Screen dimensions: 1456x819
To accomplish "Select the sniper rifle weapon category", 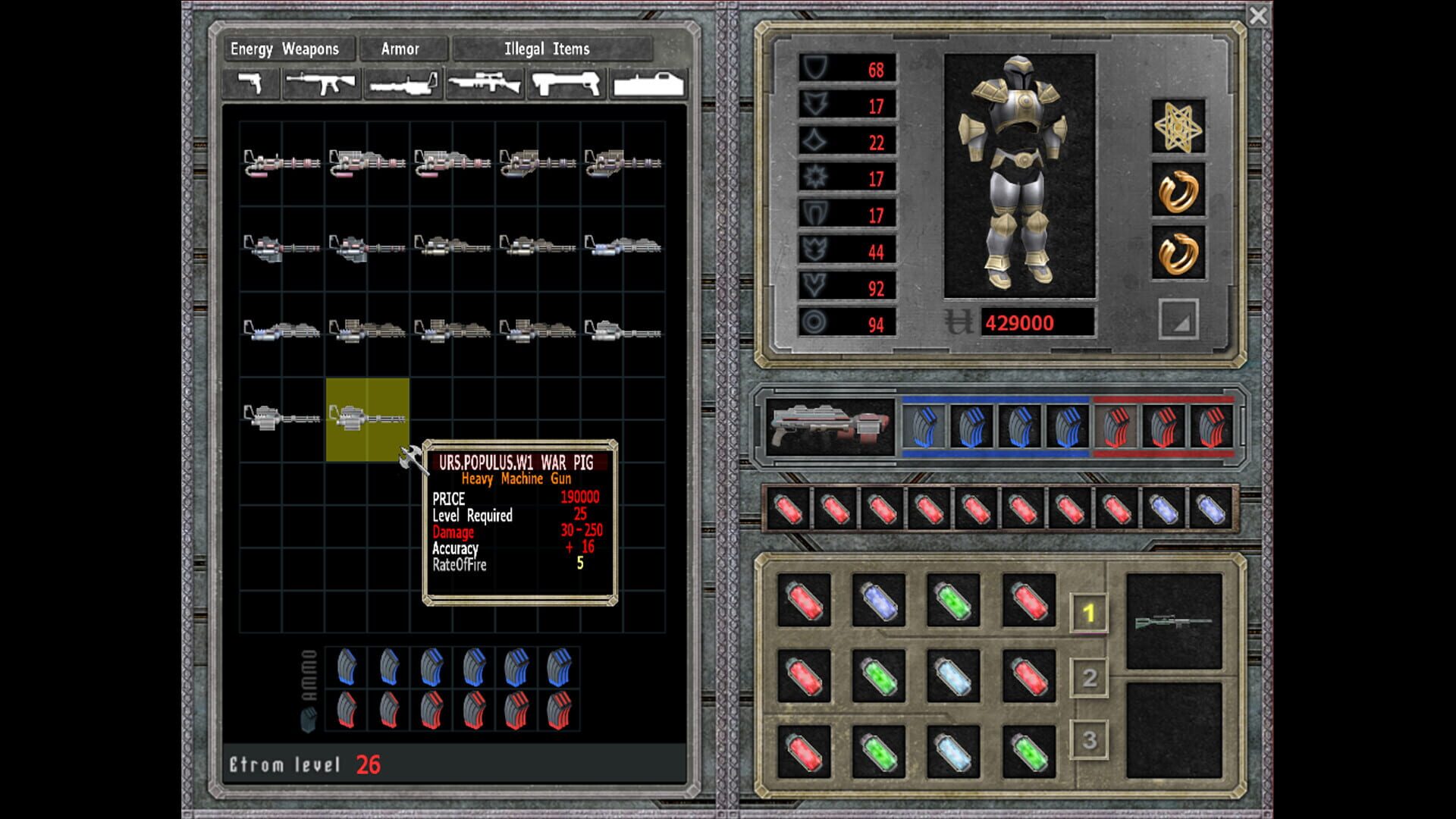I will click(x=487, y=83).
